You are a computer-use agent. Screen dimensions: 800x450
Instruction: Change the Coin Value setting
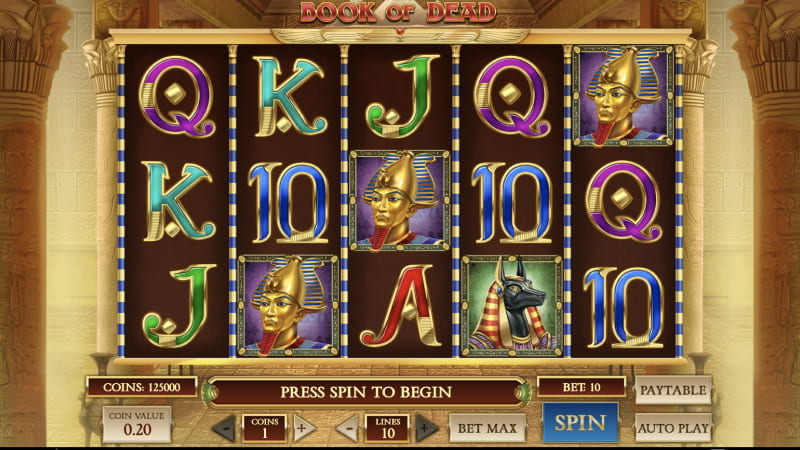tap(137, 424)
